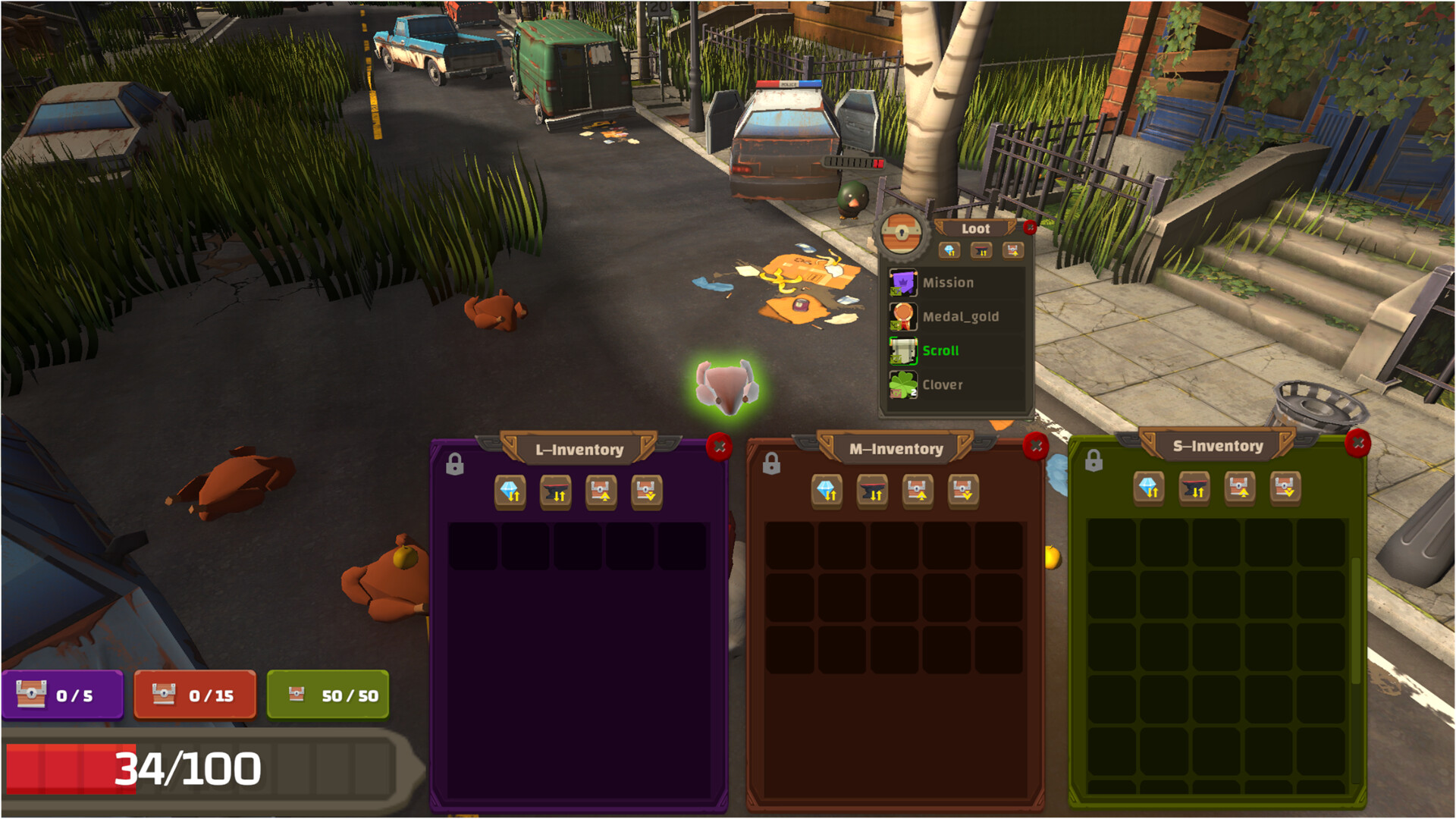
Task: Select the Scroll entry in the Loot list
Action: [940, 350]
